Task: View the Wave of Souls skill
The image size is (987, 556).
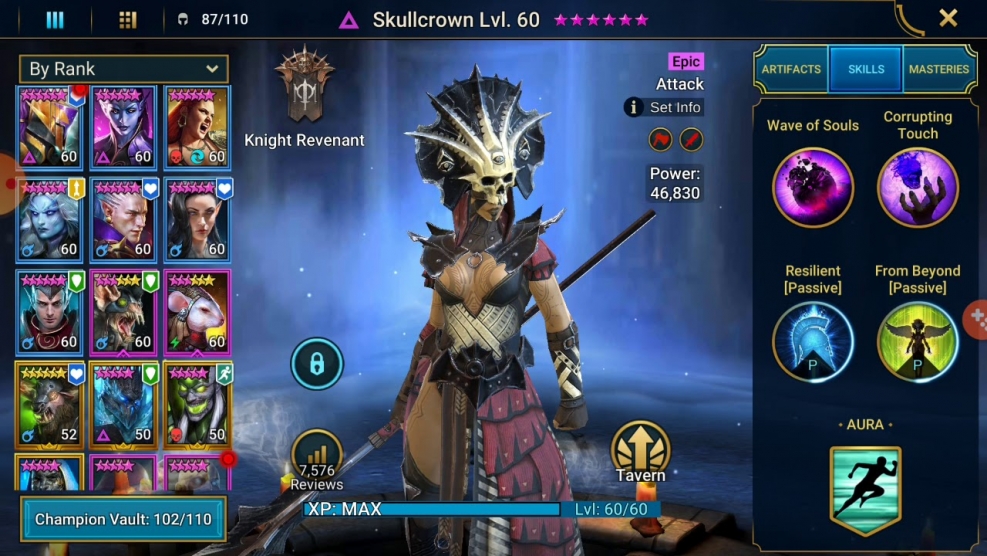Action: click(x=813, y=187)
